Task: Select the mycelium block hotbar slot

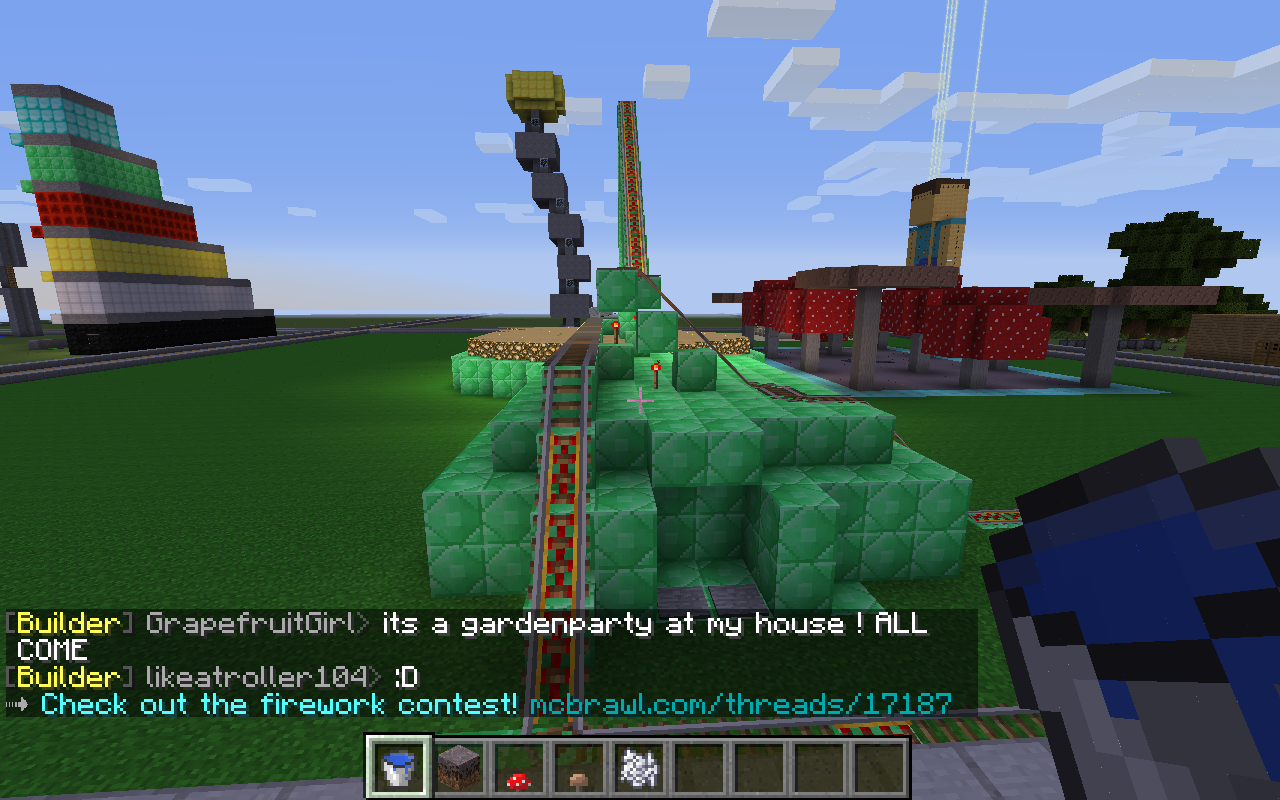Action: coord(459,767)
